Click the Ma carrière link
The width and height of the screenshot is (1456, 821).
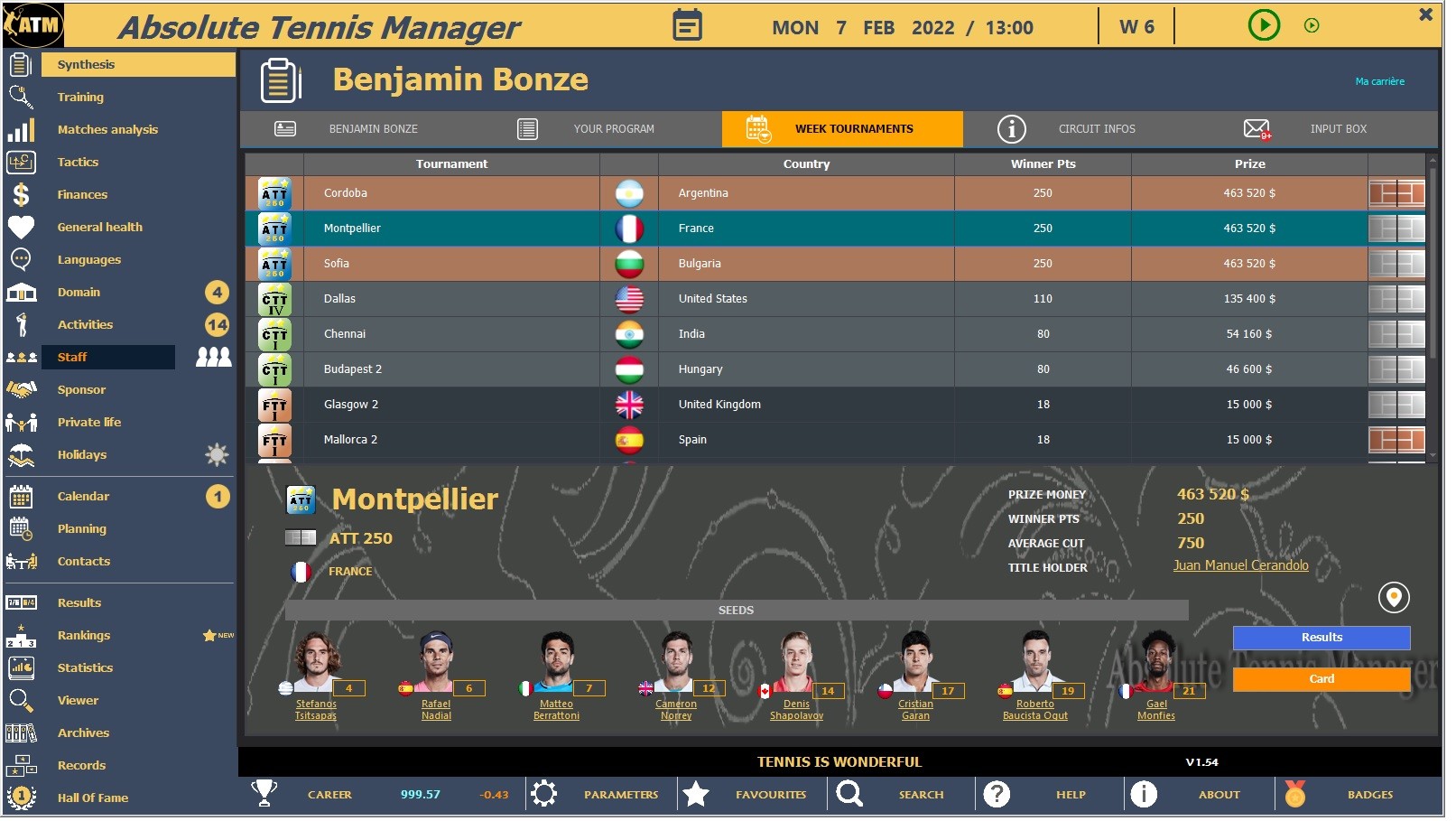1379,80
